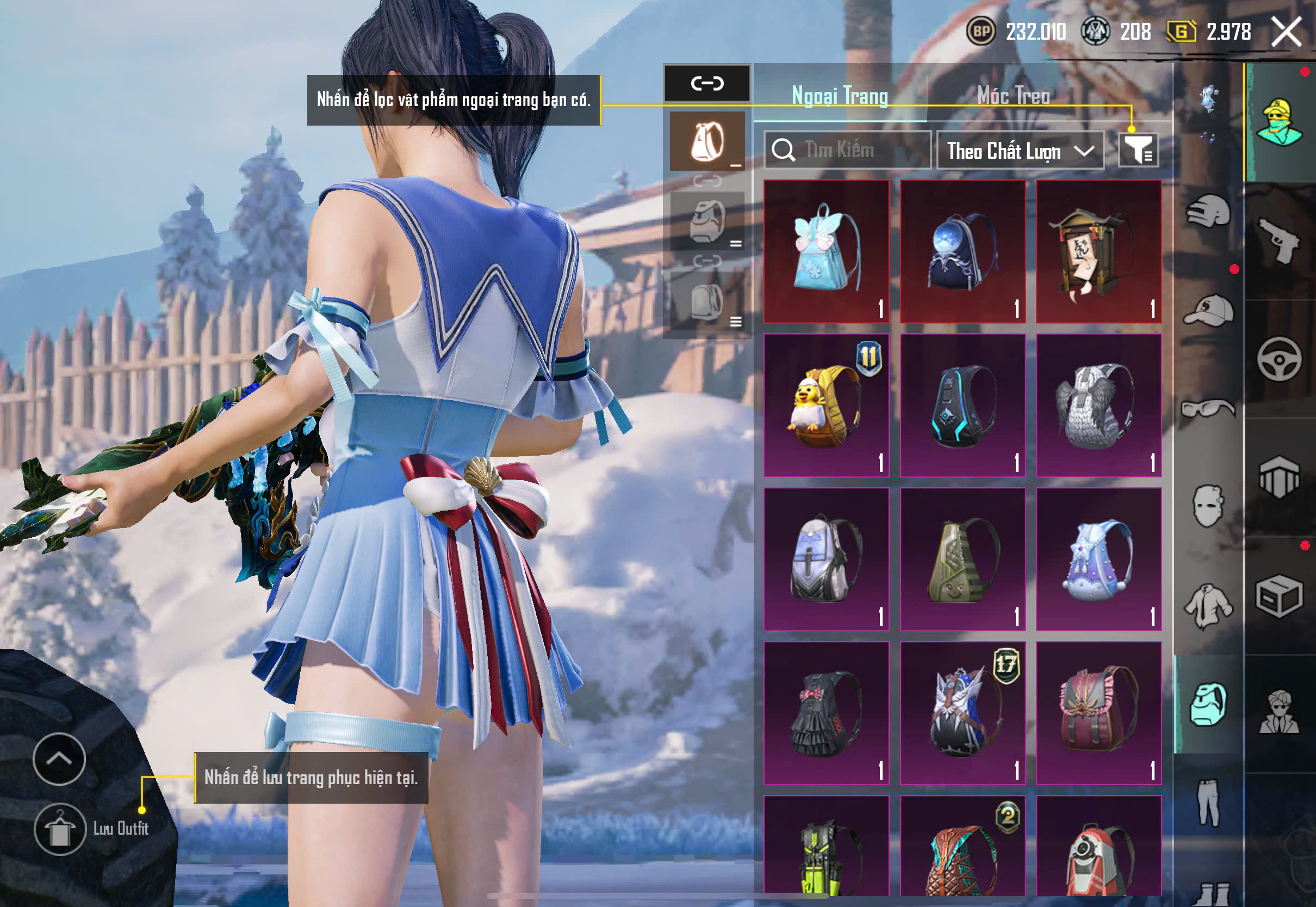Equip the yellow chick backpack
The image size is (1316, 907).
point(826,405)
